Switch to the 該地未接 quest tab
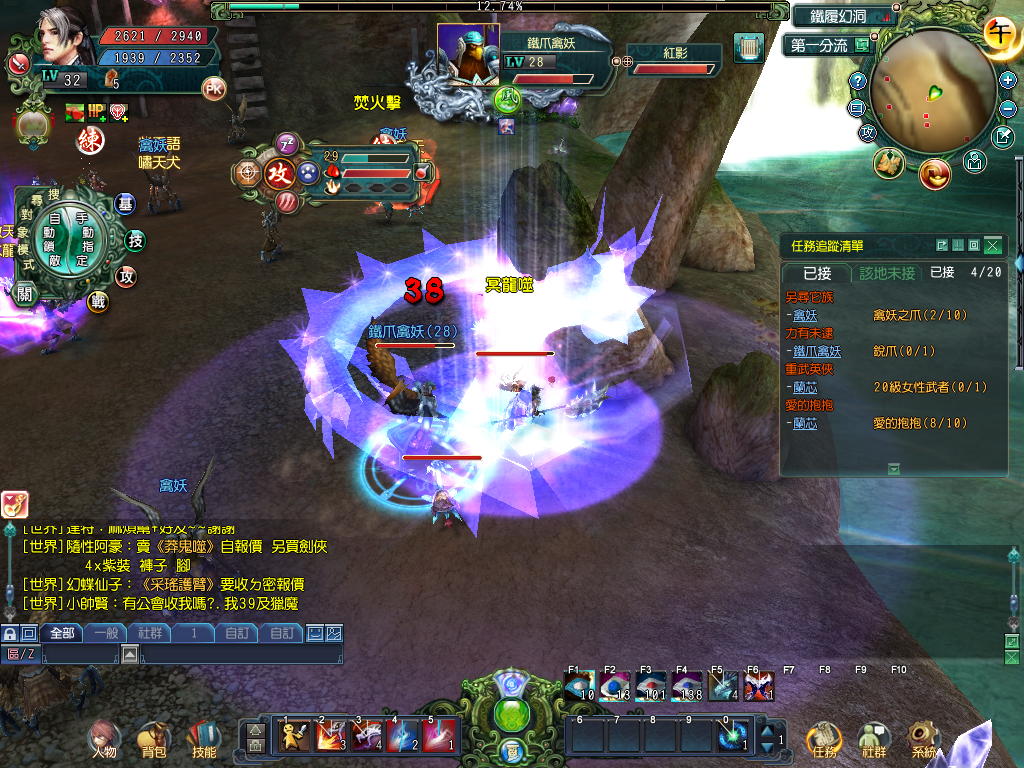1024x768 pixels. tap(887, 272)
